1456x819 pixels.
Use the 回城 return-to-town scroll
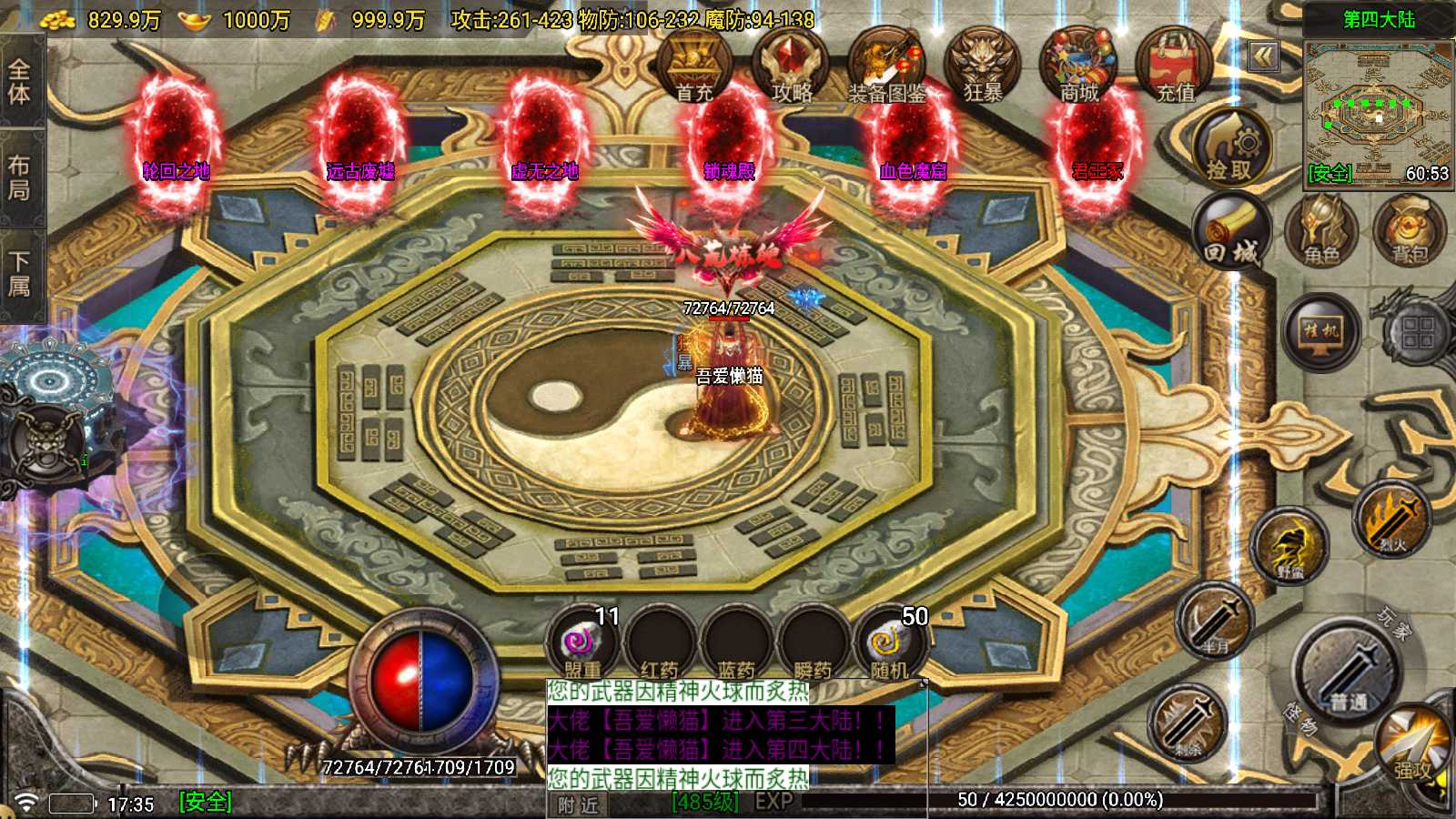pyautogui.click(x=1231, y=232)
